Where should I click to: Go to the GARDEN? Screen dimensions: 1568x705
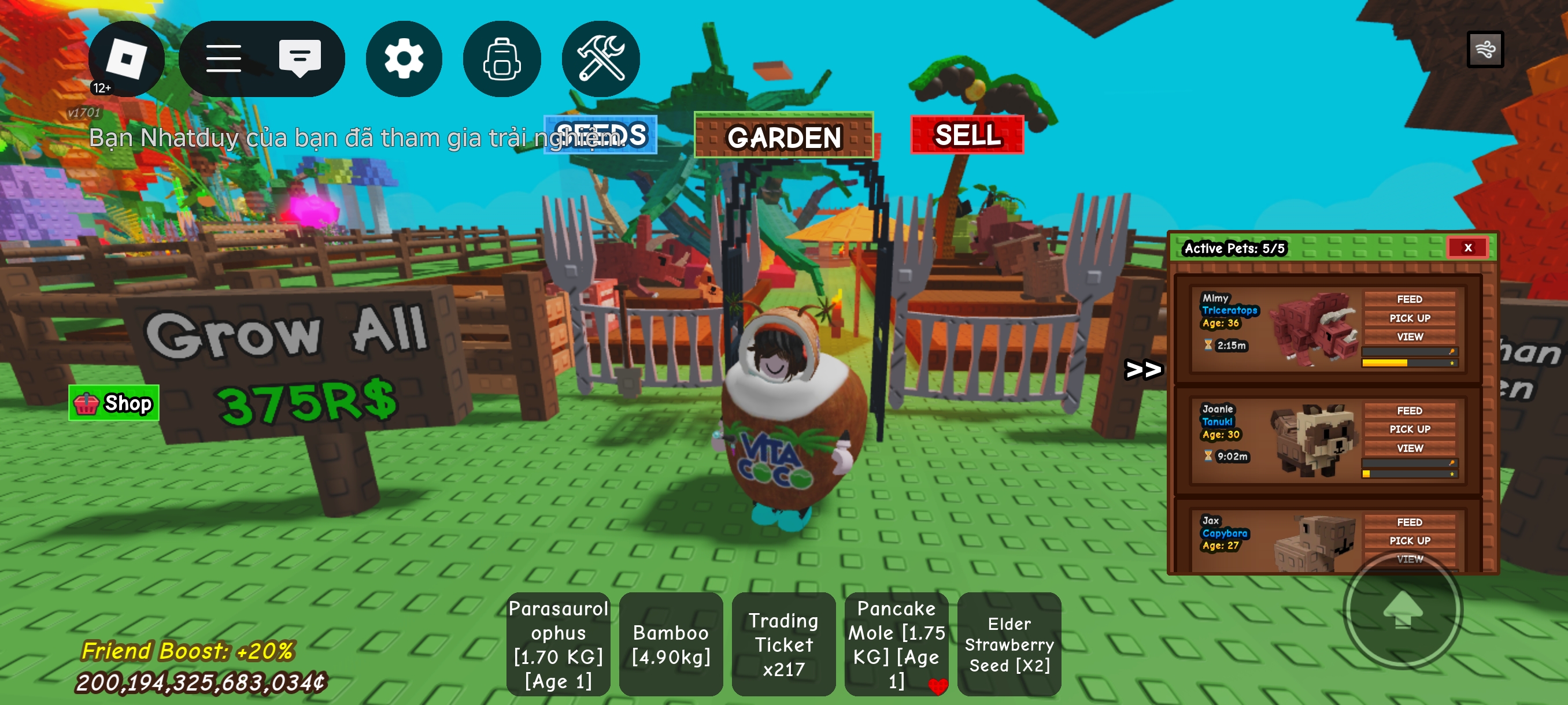click(783, 136)
